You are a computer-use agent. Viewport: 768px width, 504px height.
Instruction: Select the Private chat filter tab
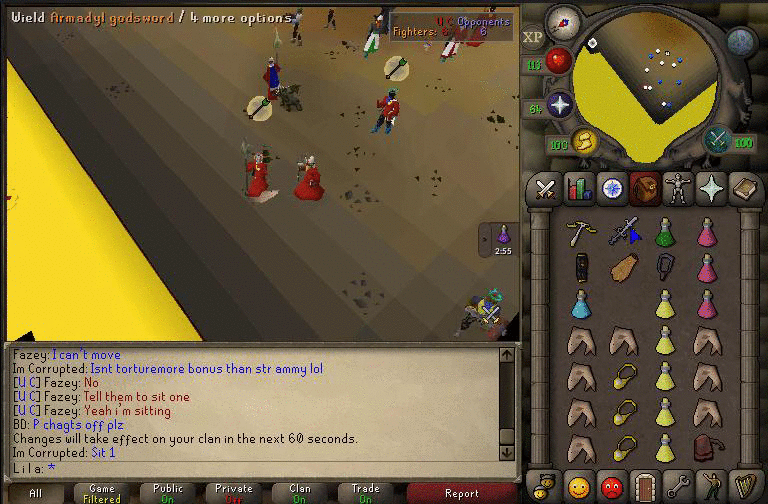(234, 493)
